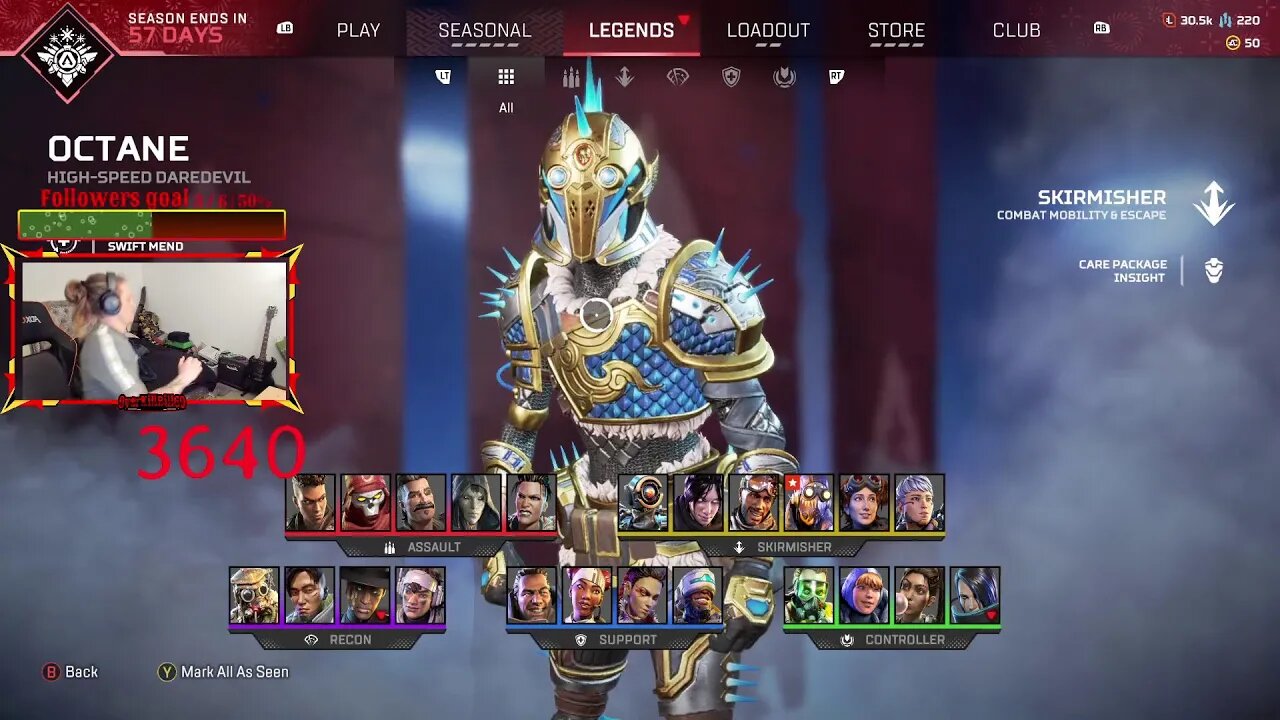Screen dimensions: 1280x720
Task: Choose Bangalore's portrait in Assault
Action: click(310, 503)
